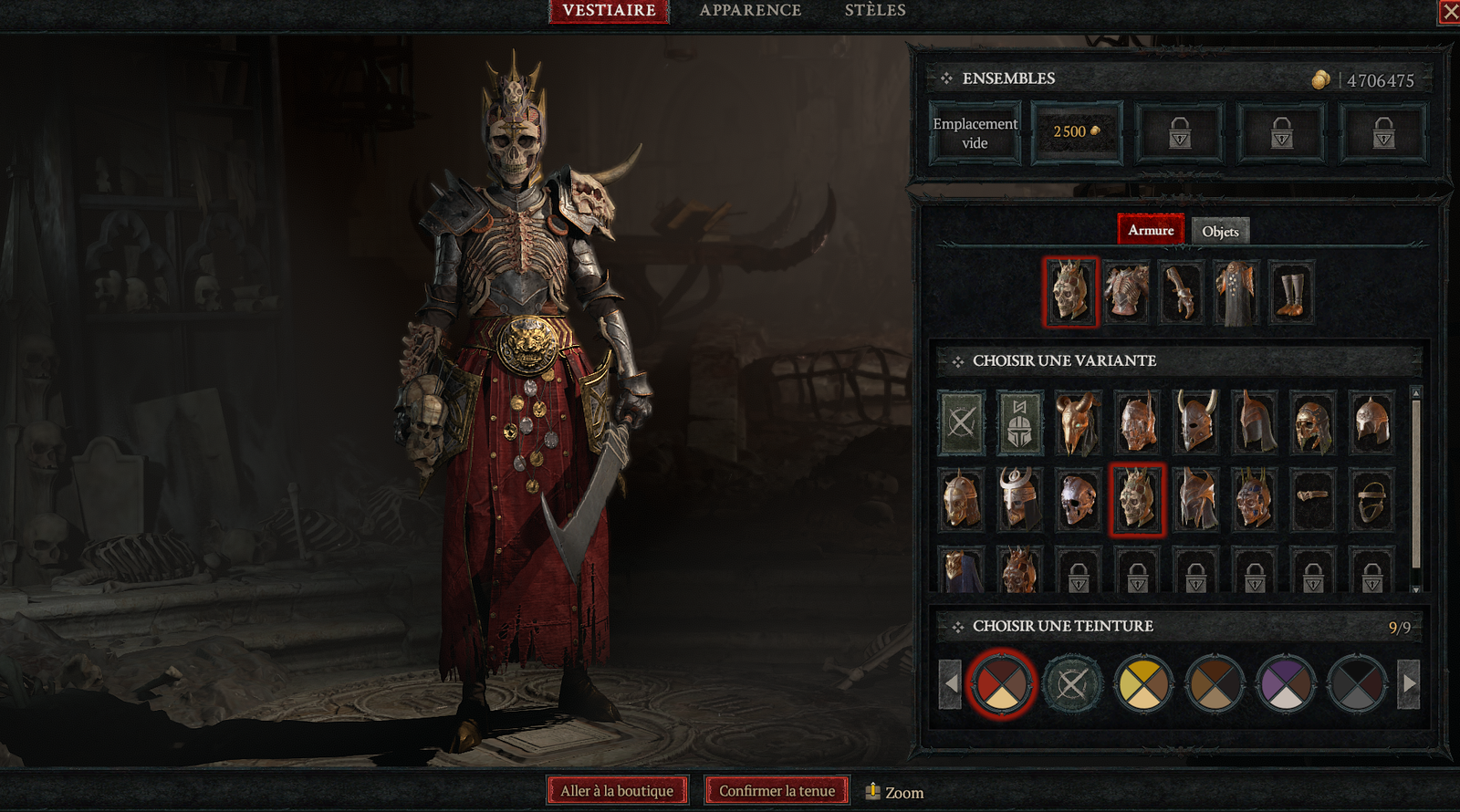Image resolution: width=1460 pixels, height=812 pixels.
Task: Click Confirmer la tenue
Action: coord(777,791)
